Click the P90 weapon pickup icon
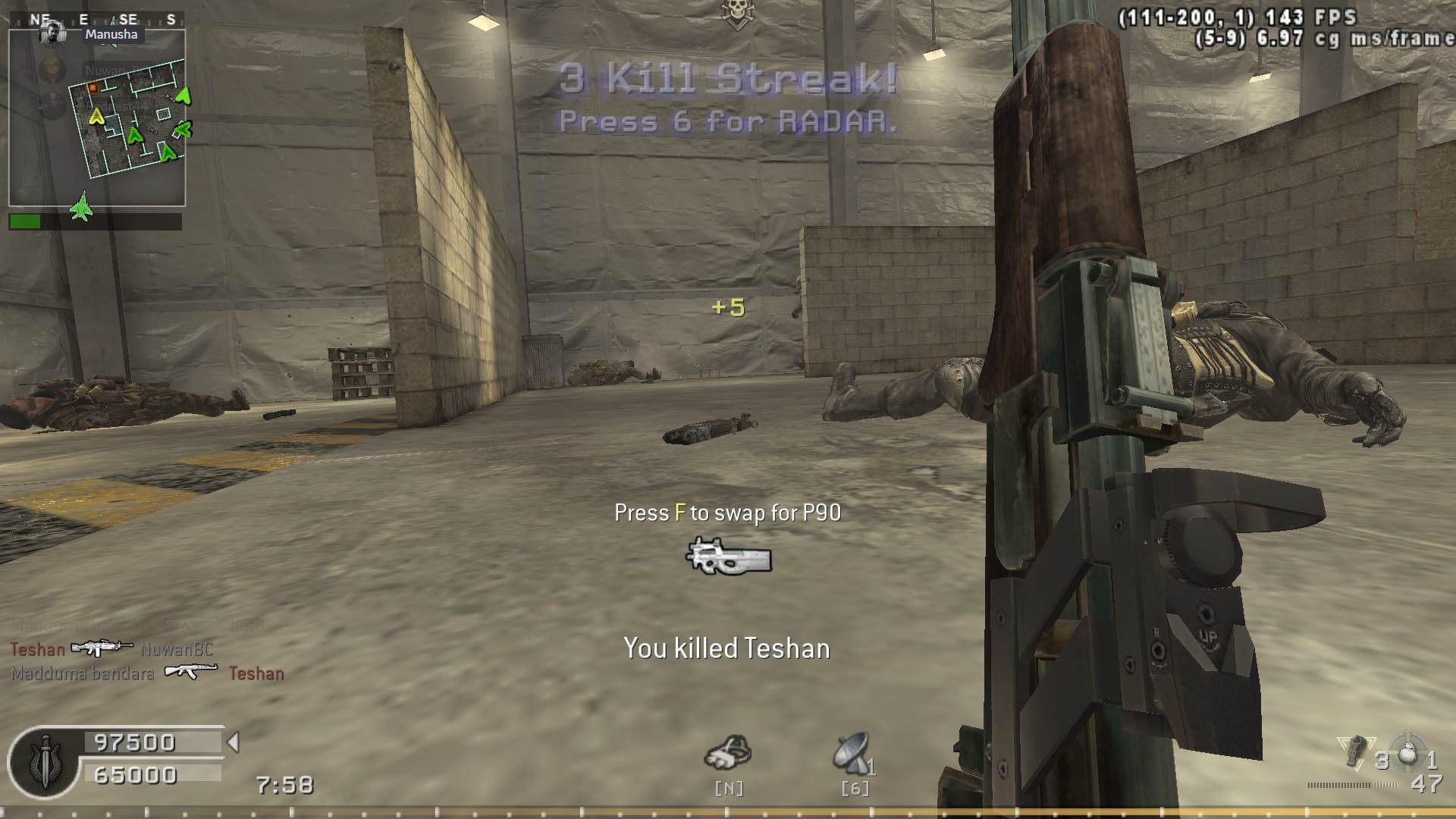The width and height of the screenshot is (1456, 819). (x=728, y=557)
